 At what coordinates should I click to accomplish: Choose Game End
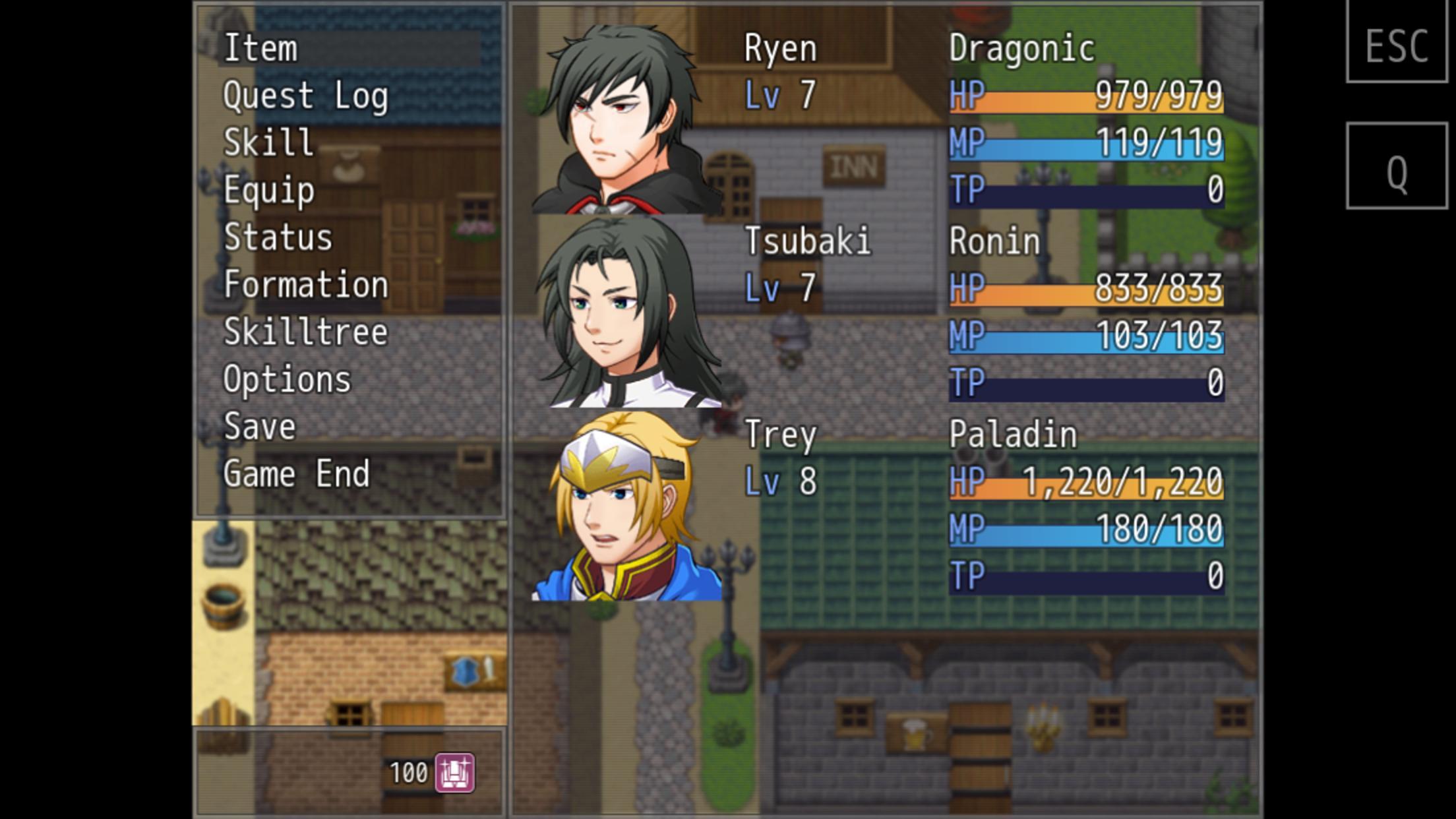coord(297,475)
